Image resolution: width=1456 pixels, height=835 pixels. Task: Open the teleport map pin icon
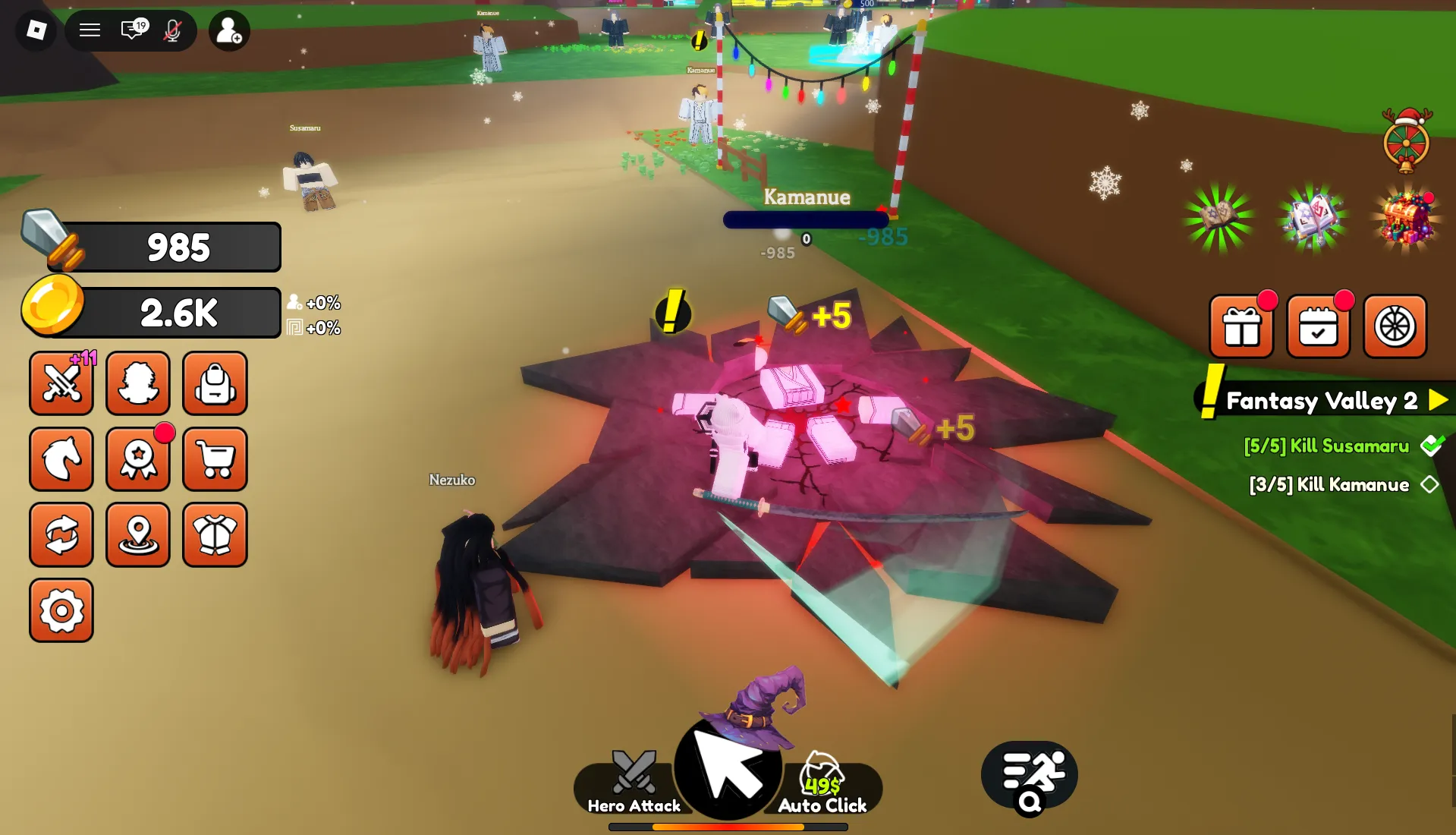coord(138,535)
